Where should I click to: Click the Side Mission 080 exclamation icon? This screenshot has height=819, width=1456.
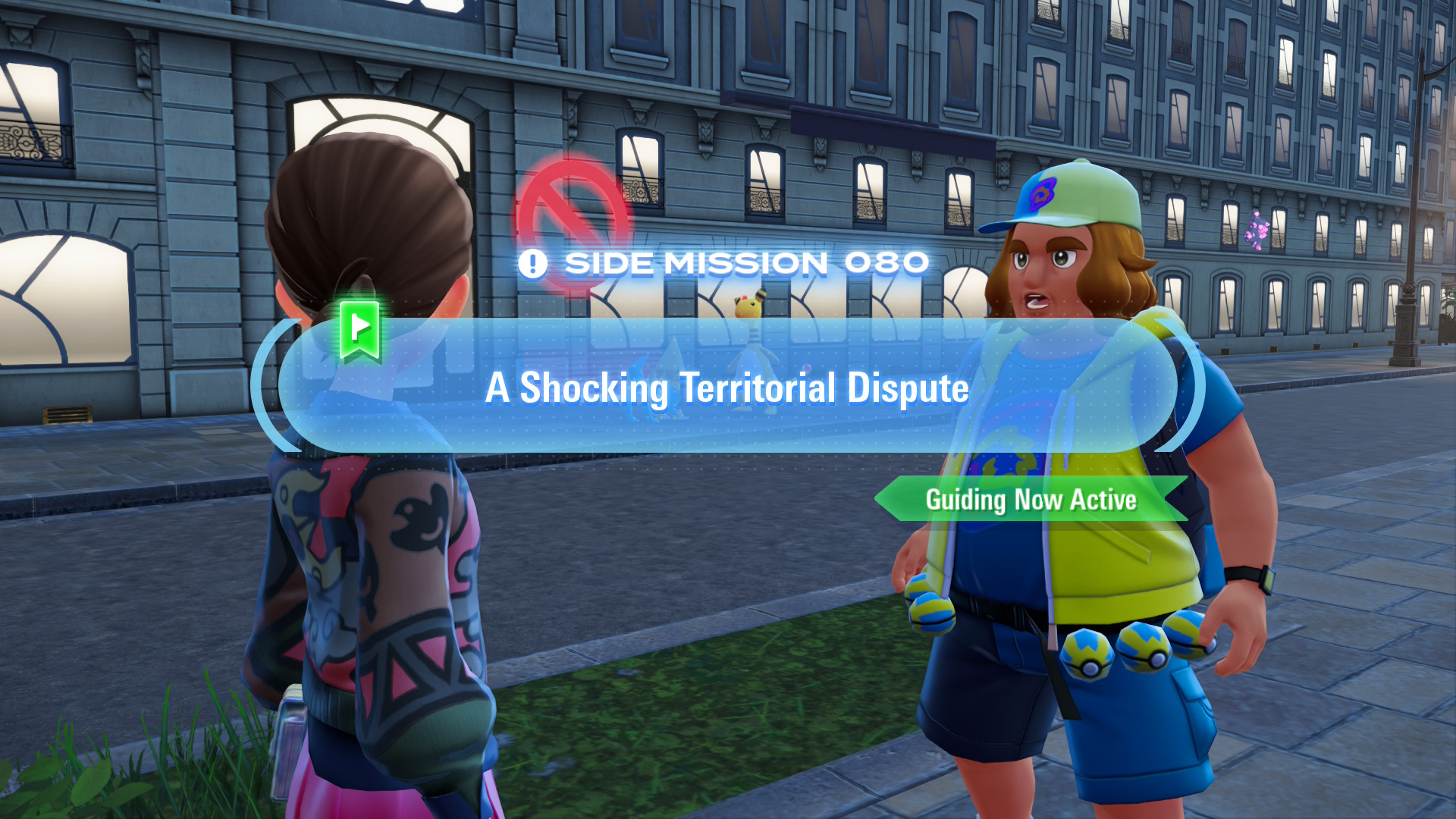click(x=532, y=264)
